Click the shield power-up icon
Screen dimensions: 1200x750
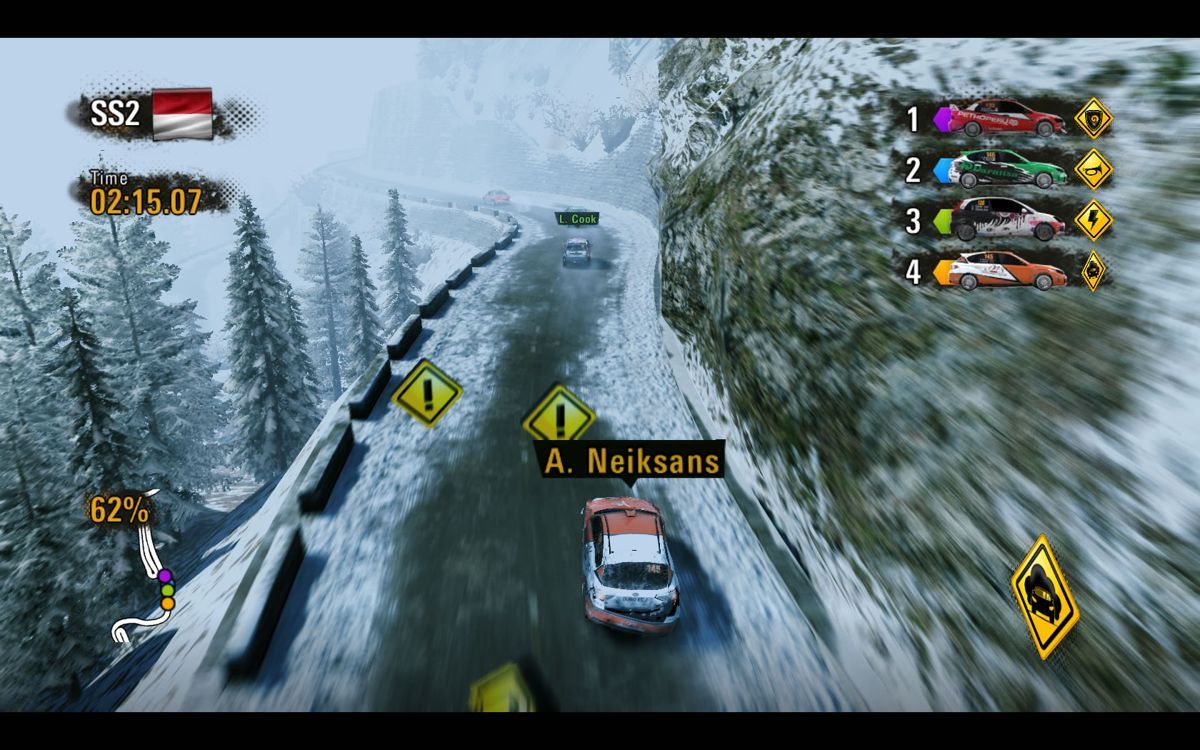tap(1093, 119)
